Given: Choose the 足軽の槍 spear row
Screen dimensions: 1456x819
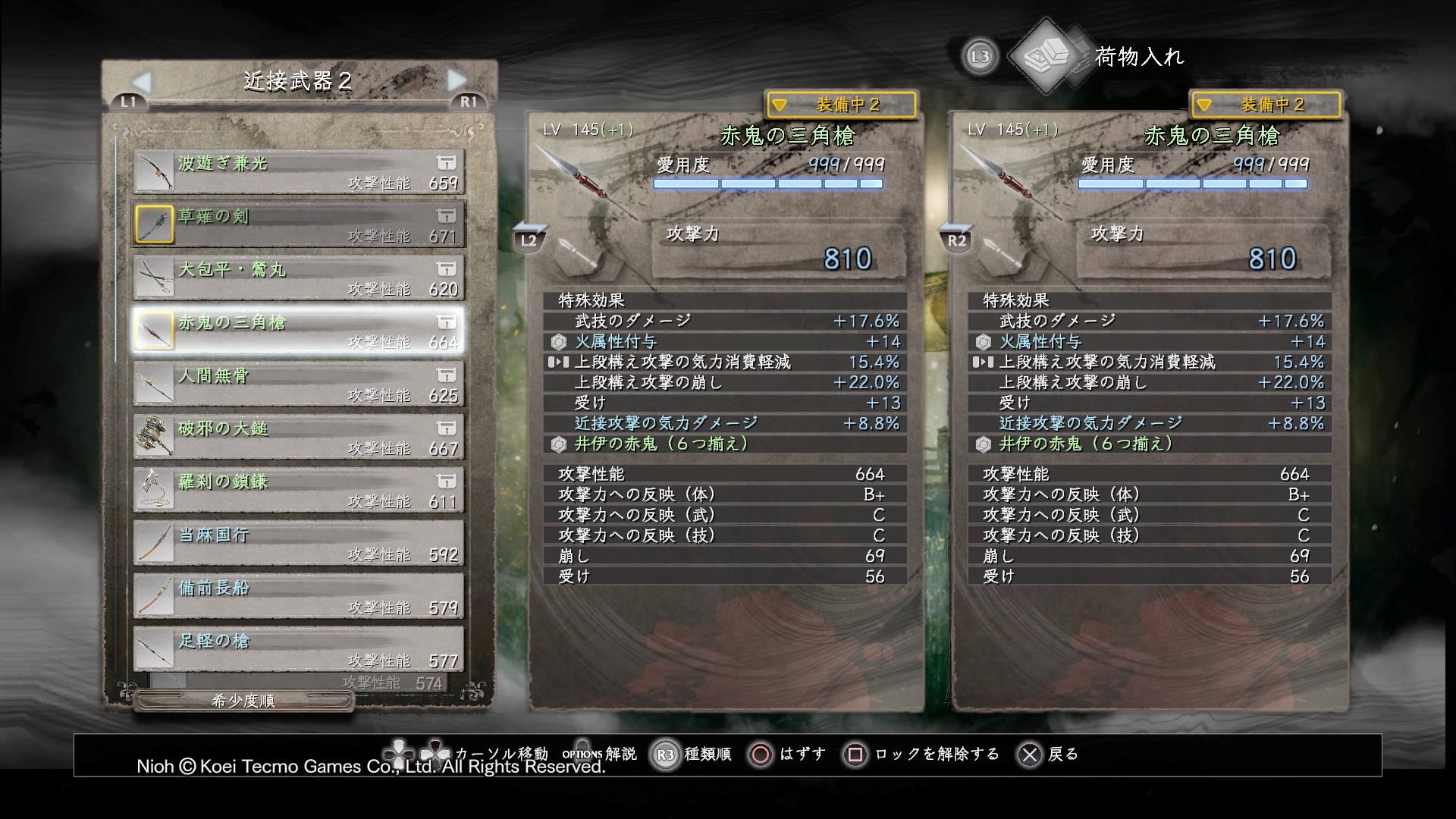Looking at the screenshot, I should pos(298,649).
